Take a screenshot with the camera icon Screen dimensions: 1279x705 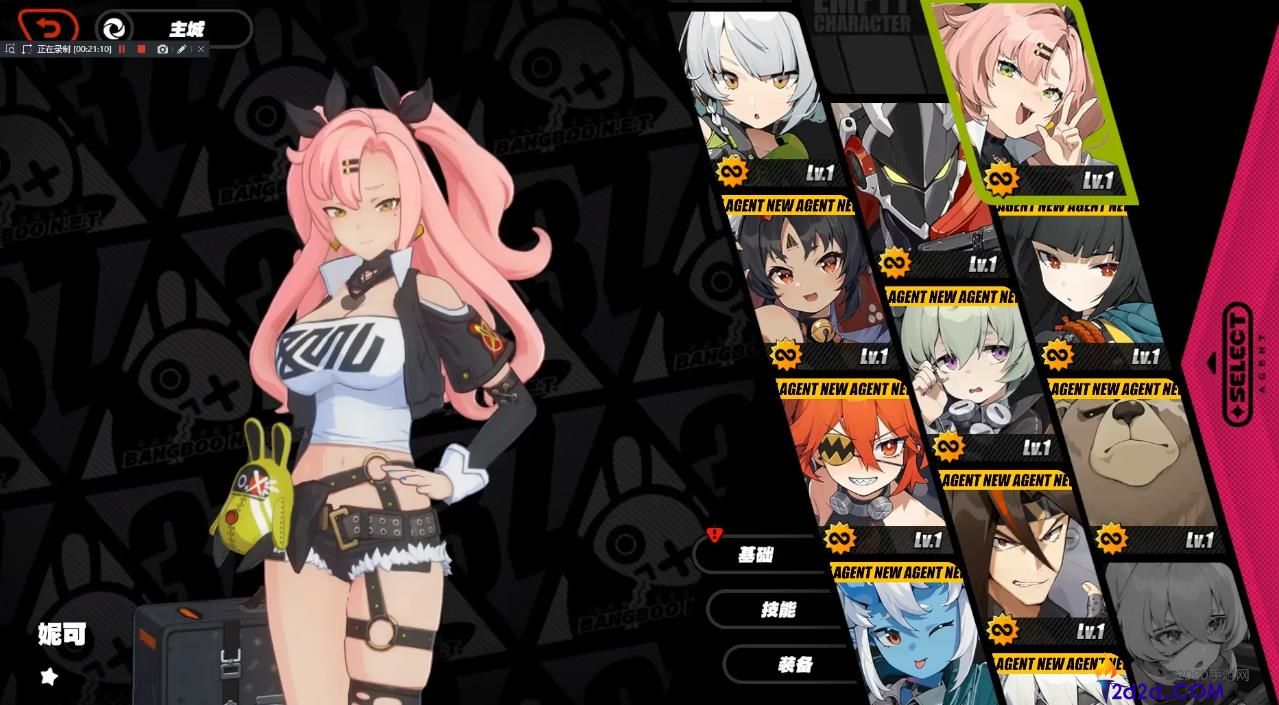163,48
